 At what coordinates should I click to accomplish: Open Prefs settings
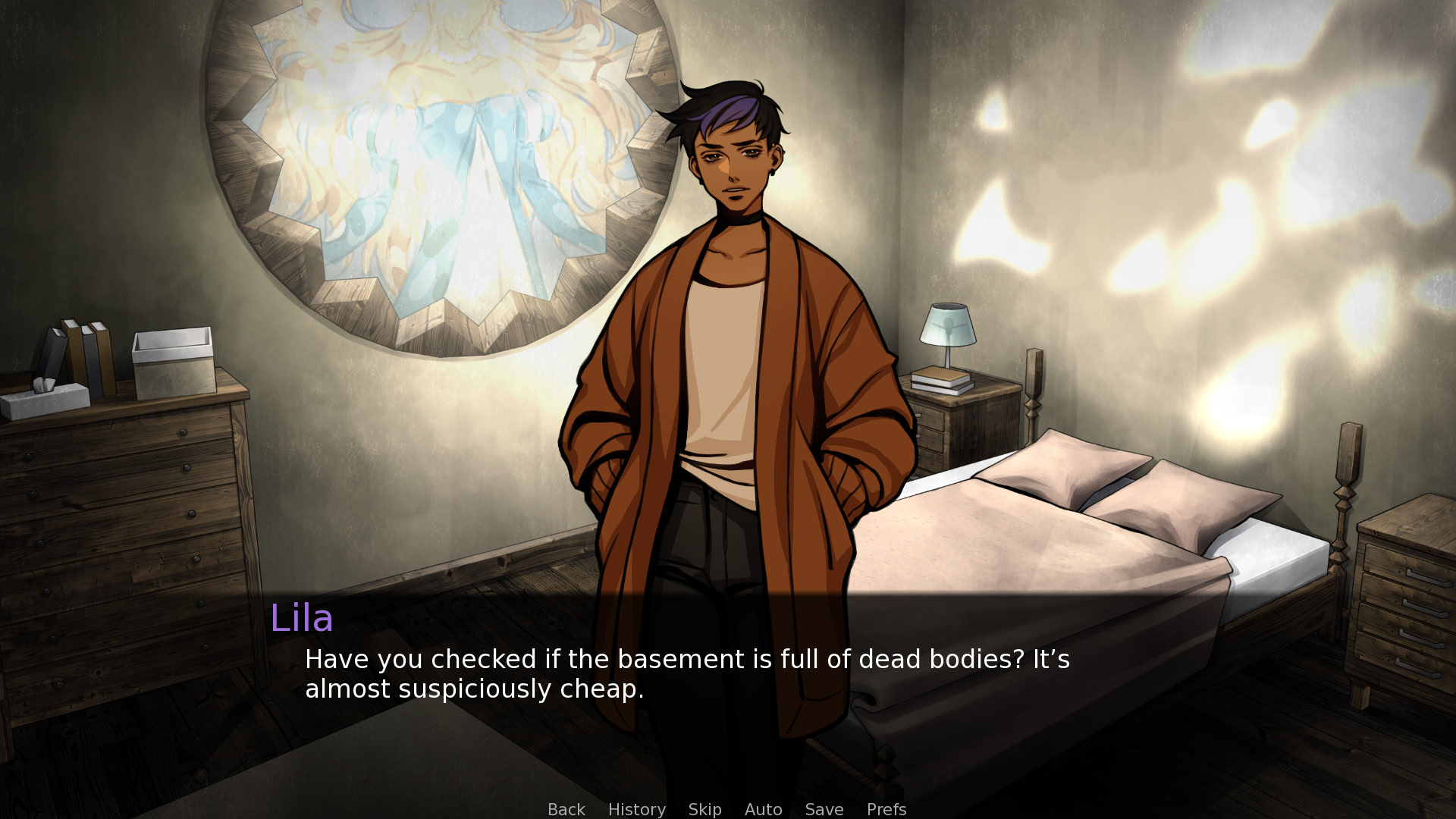[x=886, y=809]
